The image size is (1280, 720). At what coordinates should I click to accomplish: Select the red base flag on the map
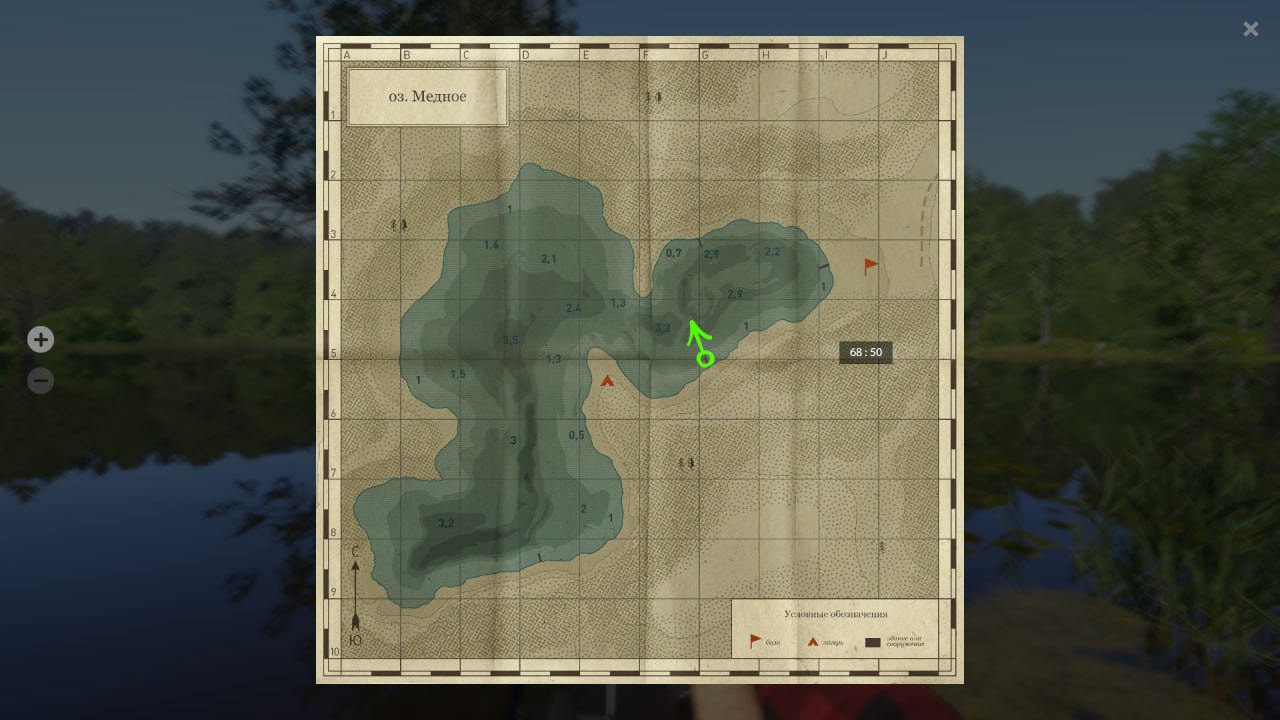click(871, 266)
